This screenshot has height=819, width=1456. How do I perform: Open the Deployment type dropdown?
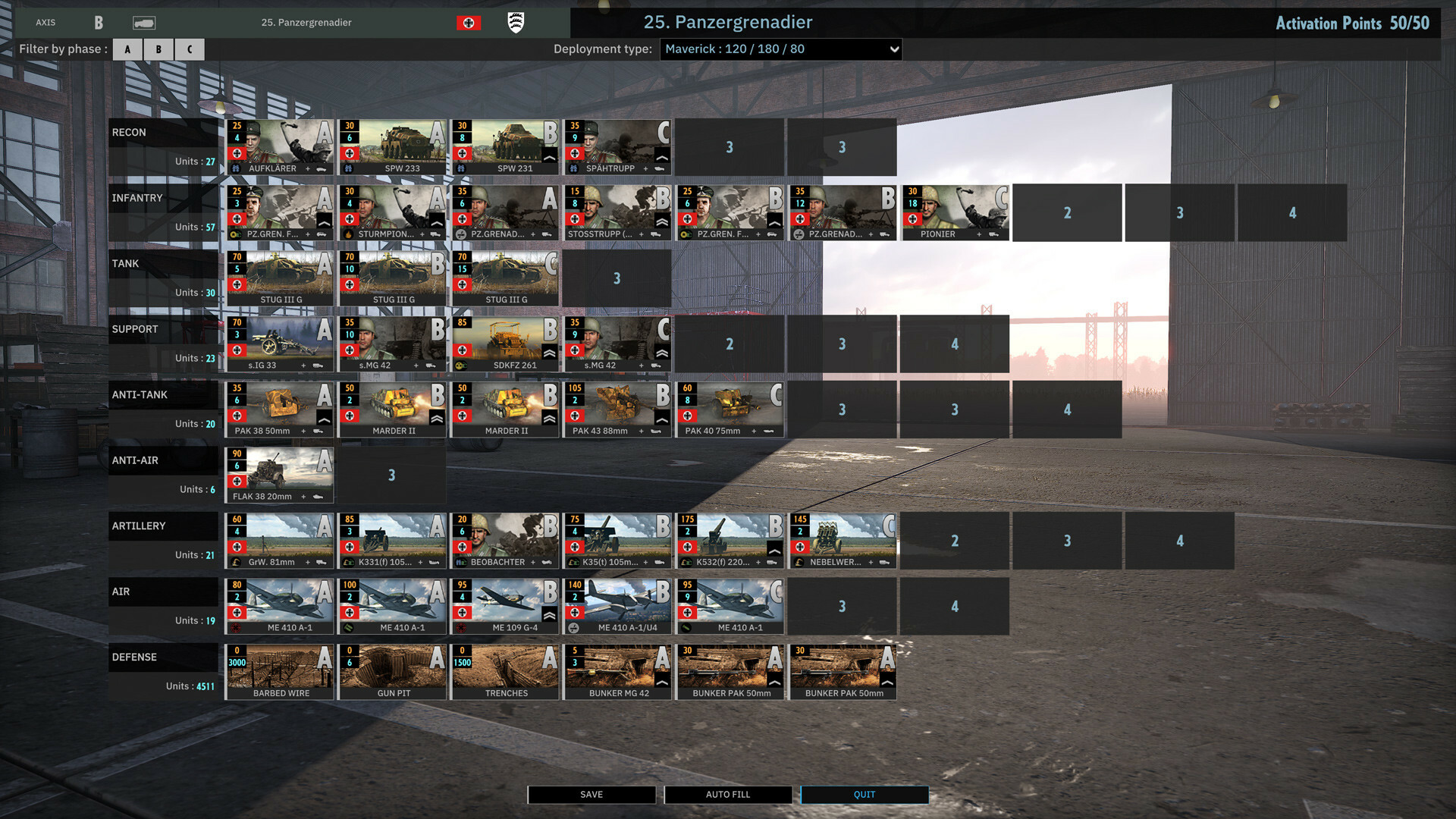coord(781,49)
